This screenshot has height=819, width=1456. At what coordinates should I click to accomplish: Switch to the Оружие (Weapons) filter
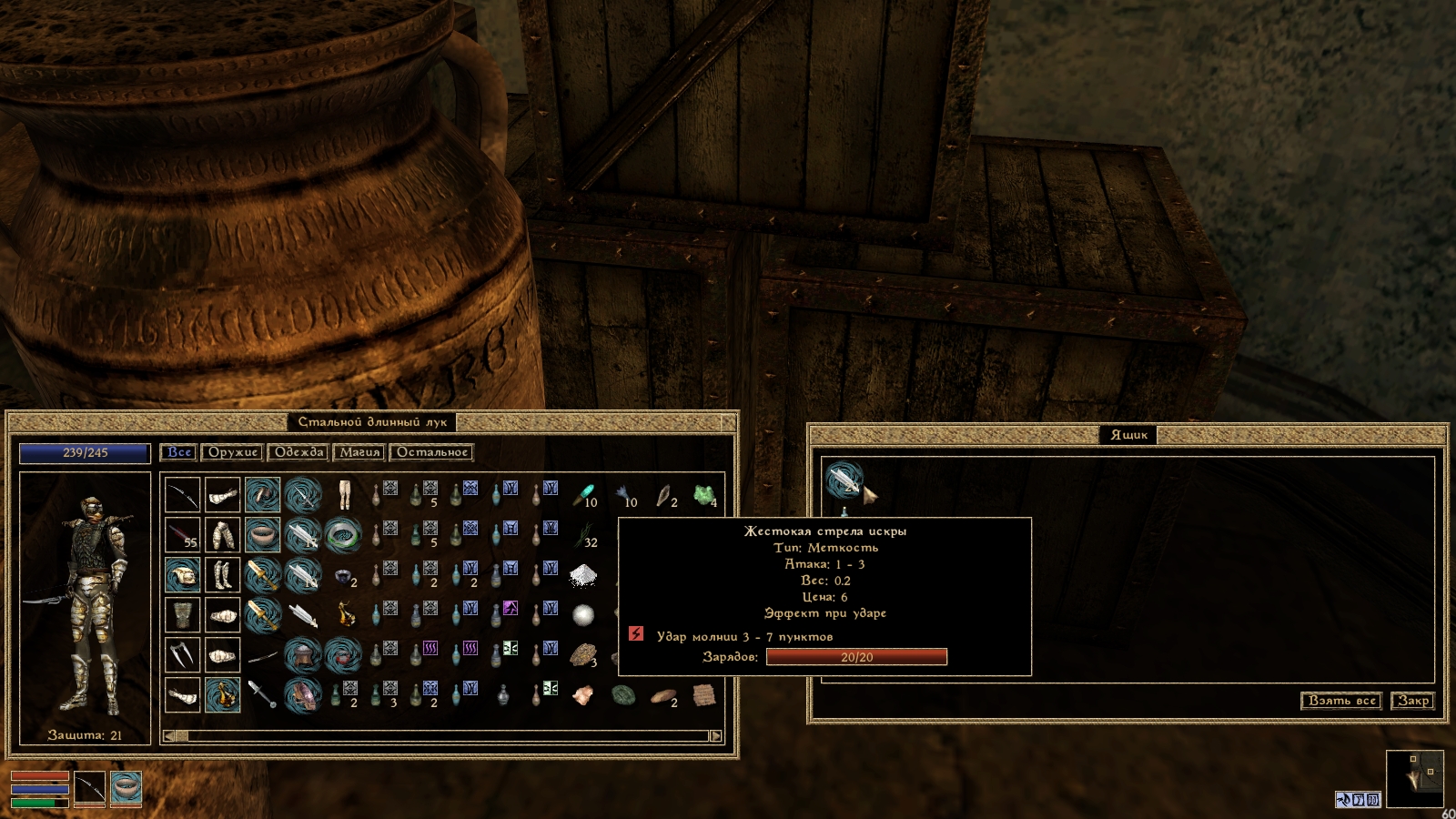tap(232, 452)
